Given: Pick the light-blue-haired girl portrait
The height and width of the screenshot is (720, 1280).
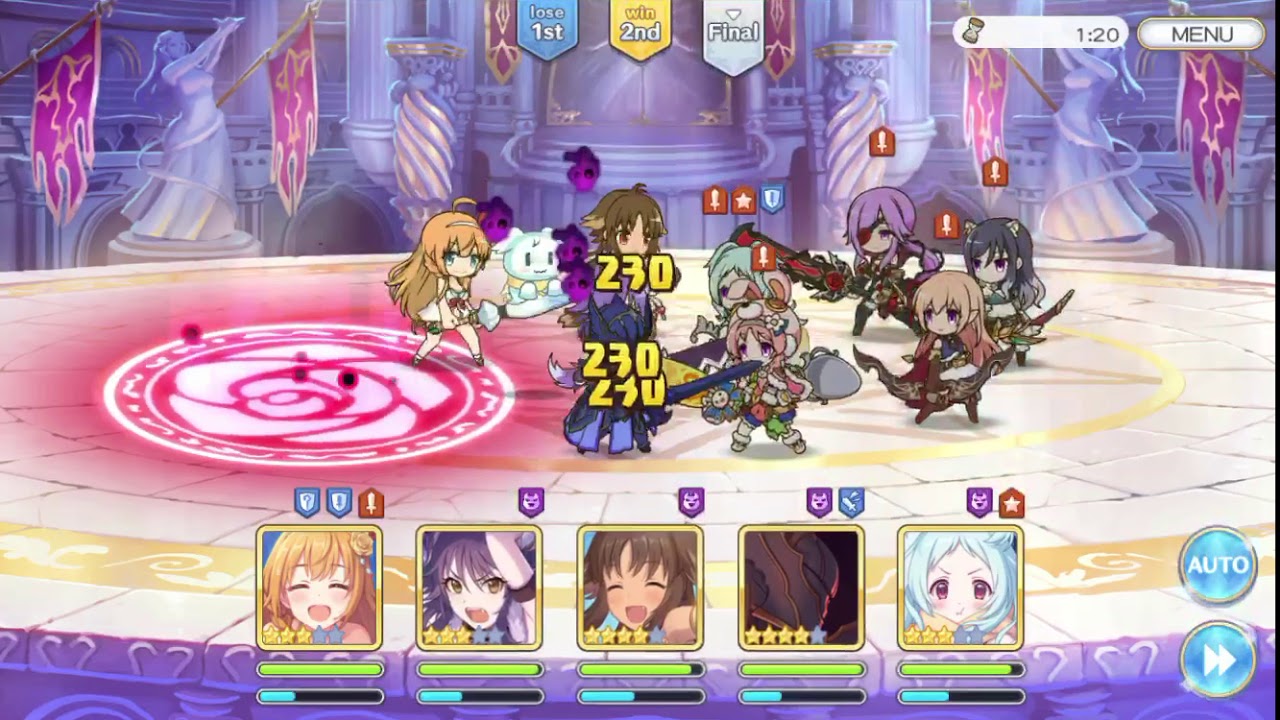Looking at the screenshot, I should tap(961, 587).
